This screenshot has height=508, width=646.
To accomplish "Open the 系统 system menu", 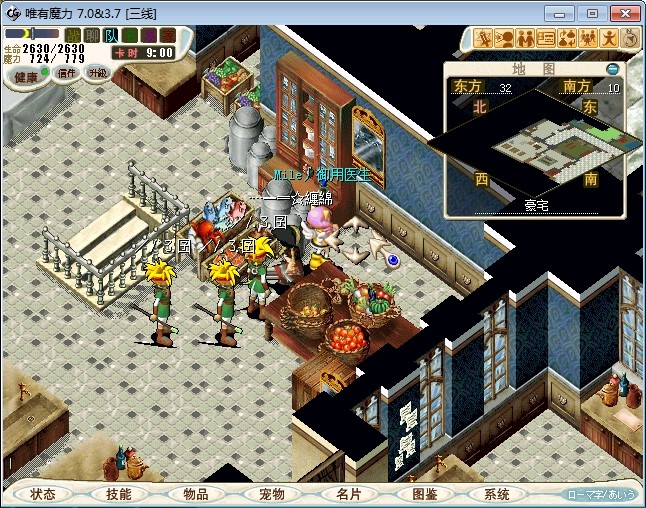I will point(497,494).
